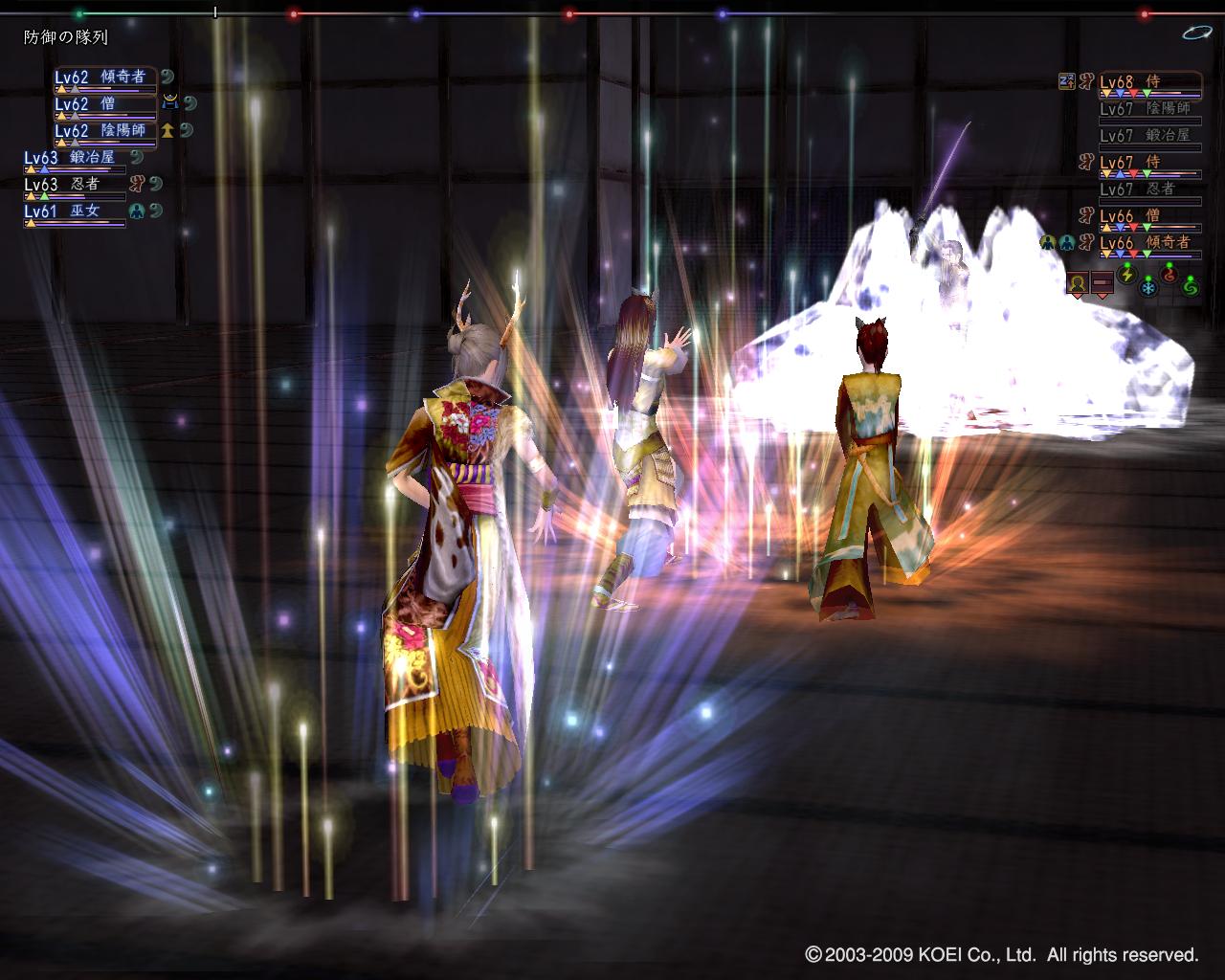This screenshot has width=1225, height=980.
Task: Click the greyed-out Lv67 陰陽師 enemy entry
Action: pos(1148,110)
